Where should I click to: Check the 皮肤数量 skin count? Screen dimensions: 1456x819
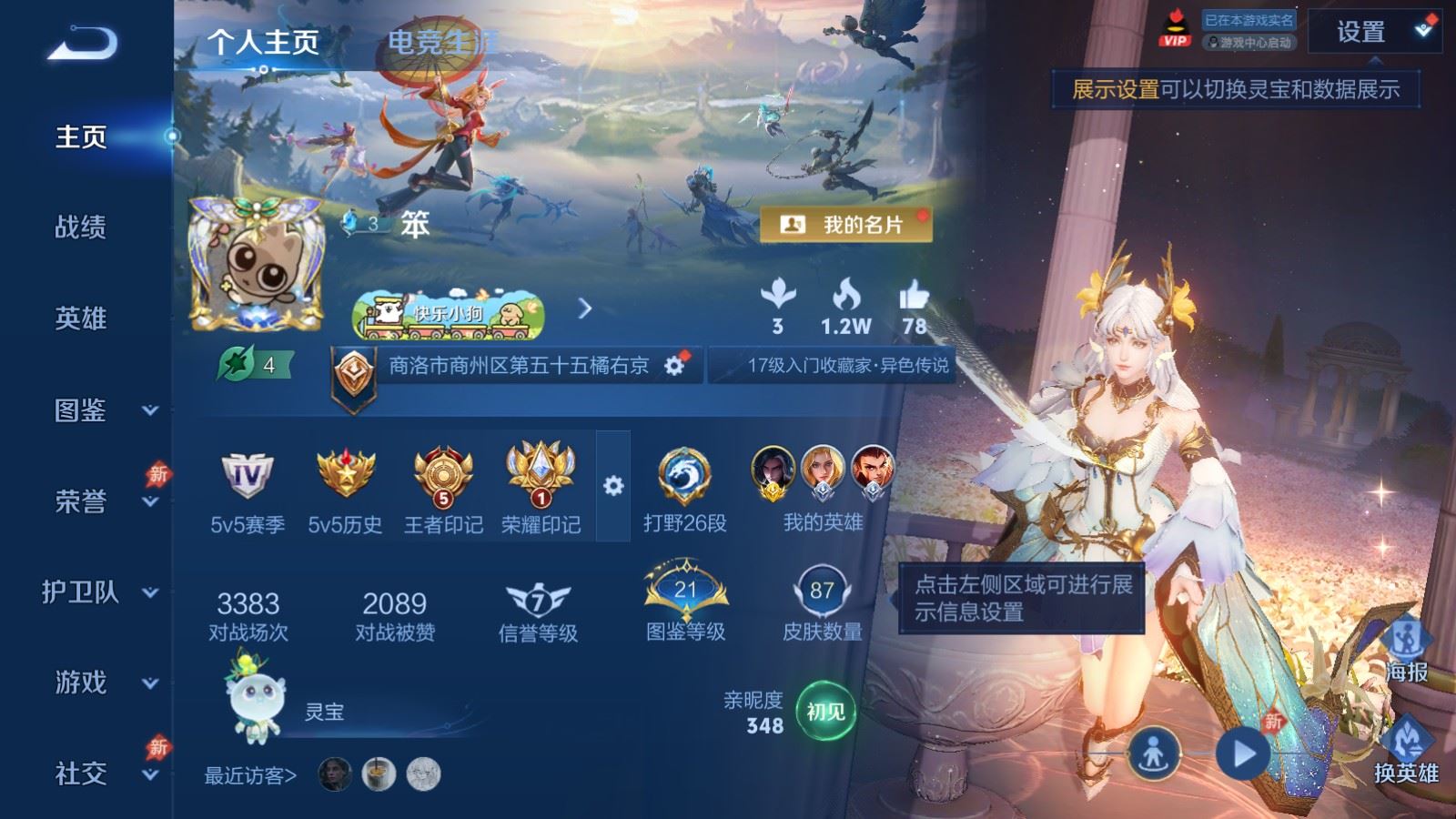coord(822,604)
